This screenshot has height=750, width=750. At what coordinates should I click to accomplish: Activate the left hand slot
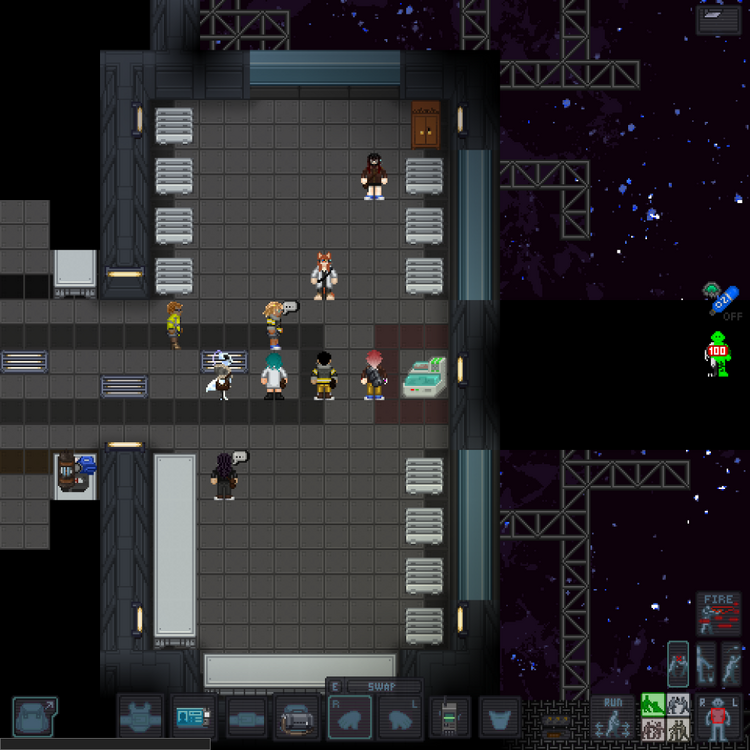[400, 717]
